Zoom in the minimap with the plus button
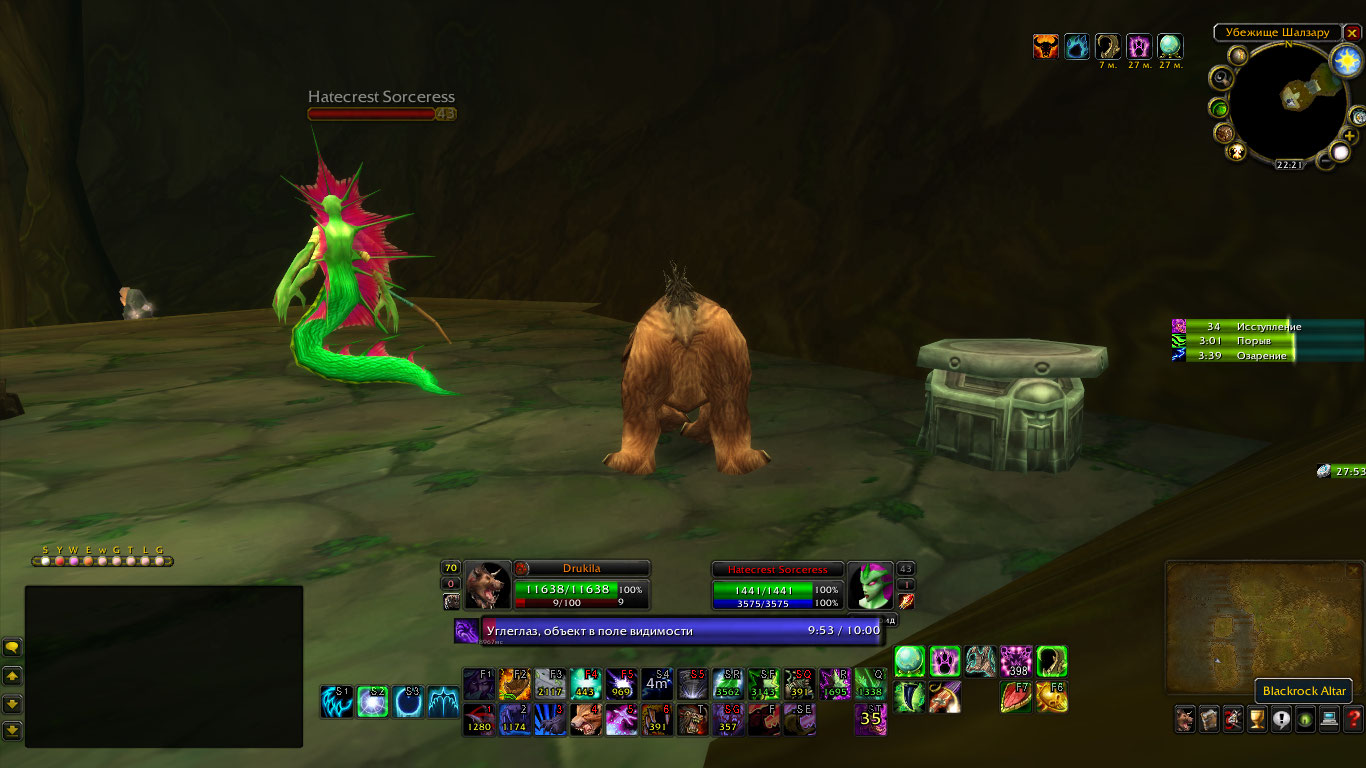The image size is (1366, 768). (x=1350, y=136)
